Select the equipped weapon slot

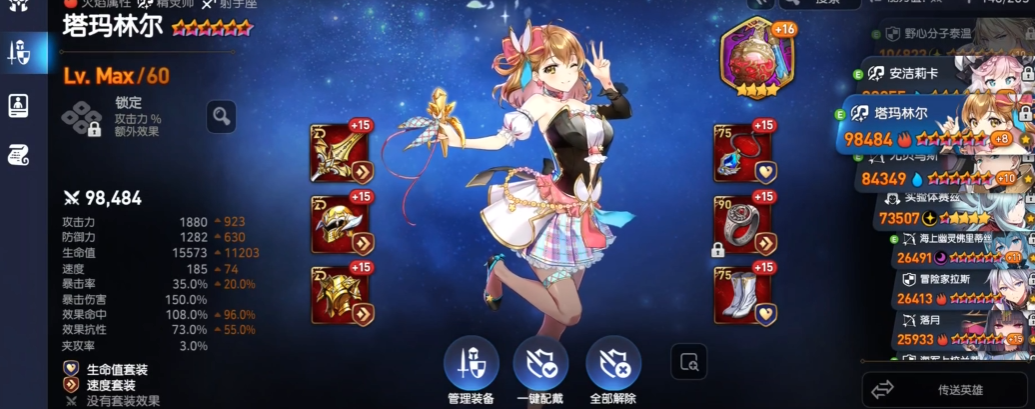[341, 153]
